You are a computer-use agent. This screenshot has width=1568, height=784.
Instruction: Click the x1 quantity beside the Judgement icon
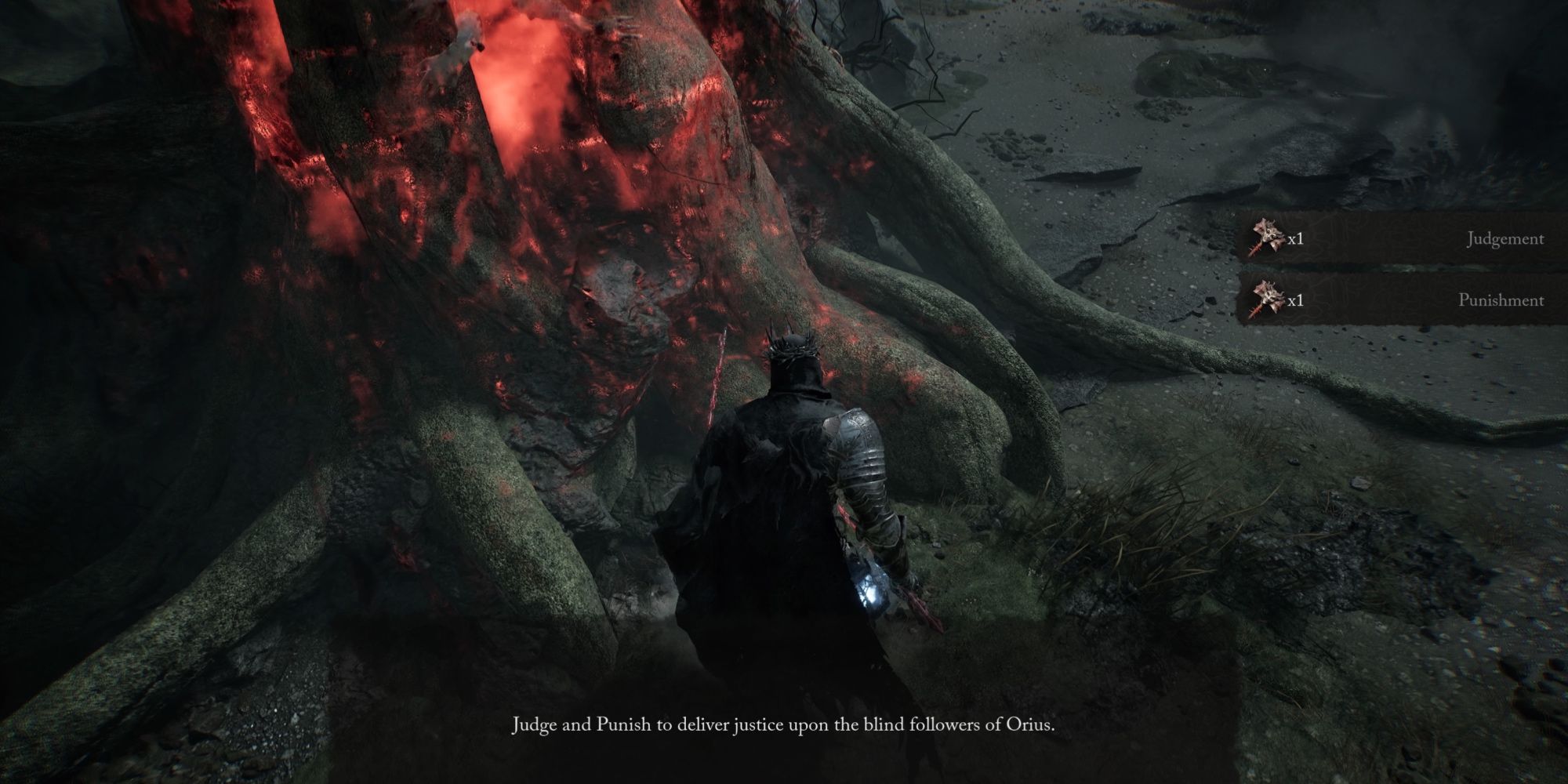(x=1294, y=239)
